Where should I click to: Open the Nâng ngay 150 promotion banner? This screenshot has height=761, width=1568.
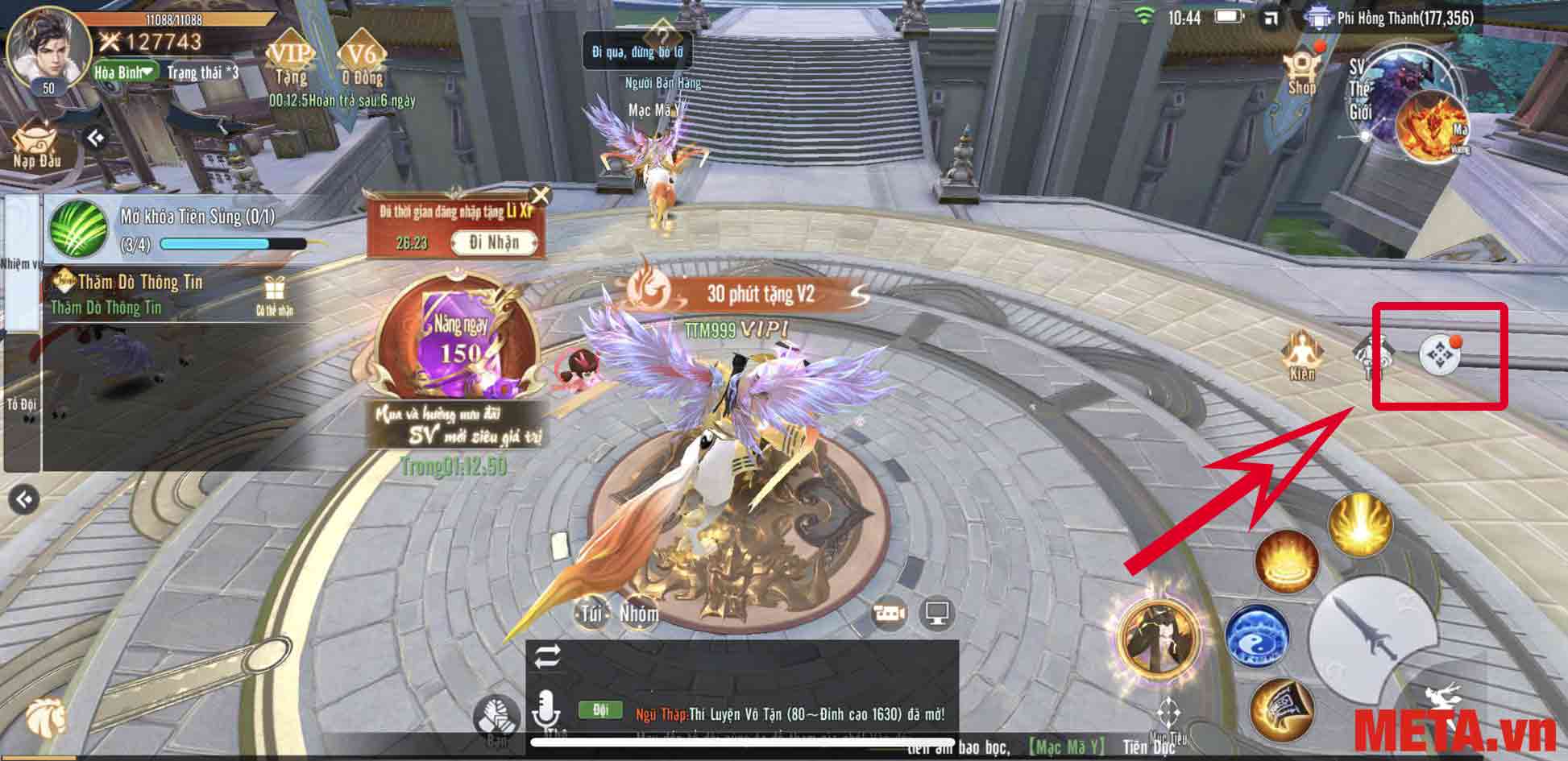(457, 338)
